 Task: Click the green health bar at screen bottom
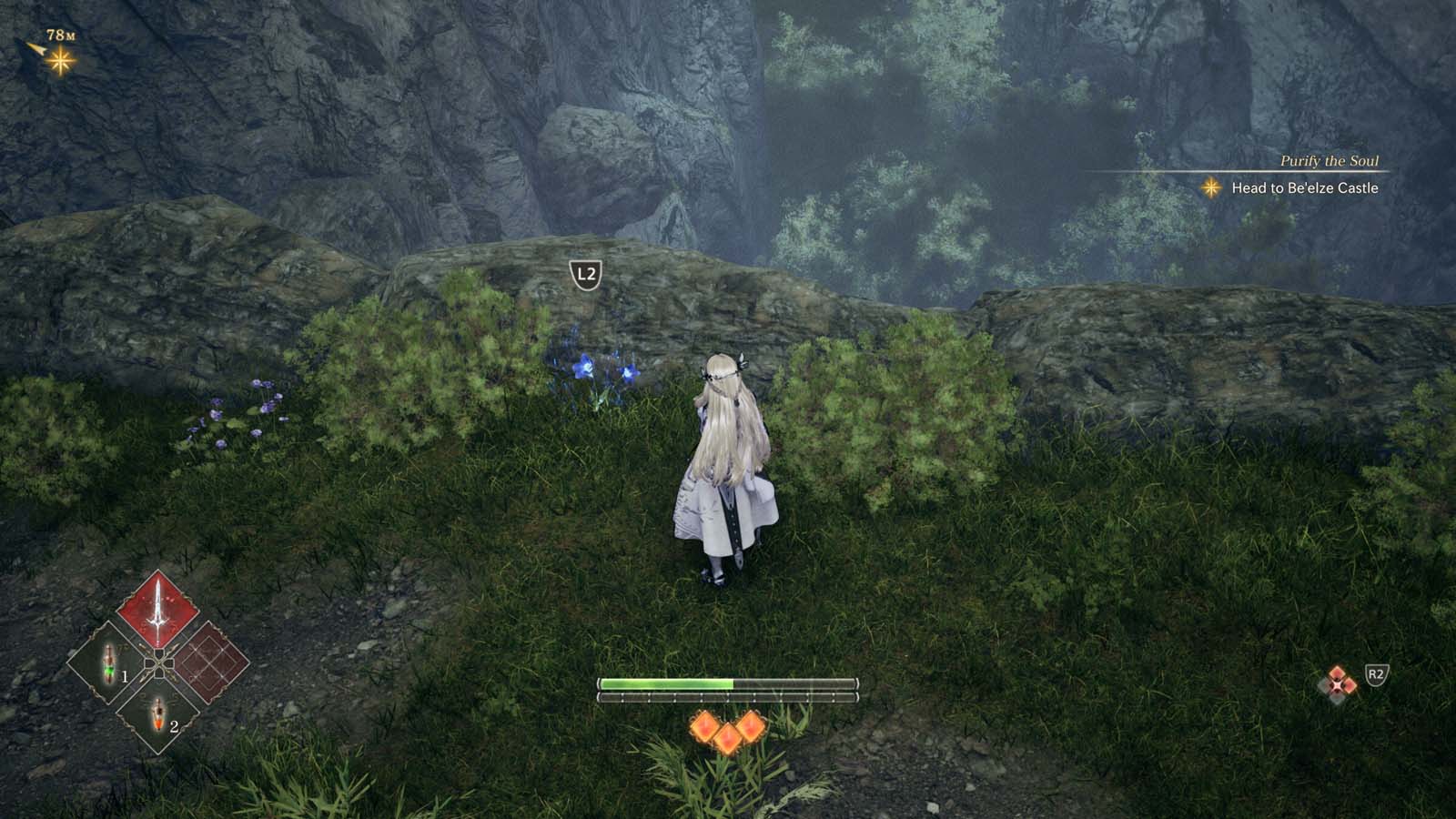pyautogui.click(x=664, y=682)
